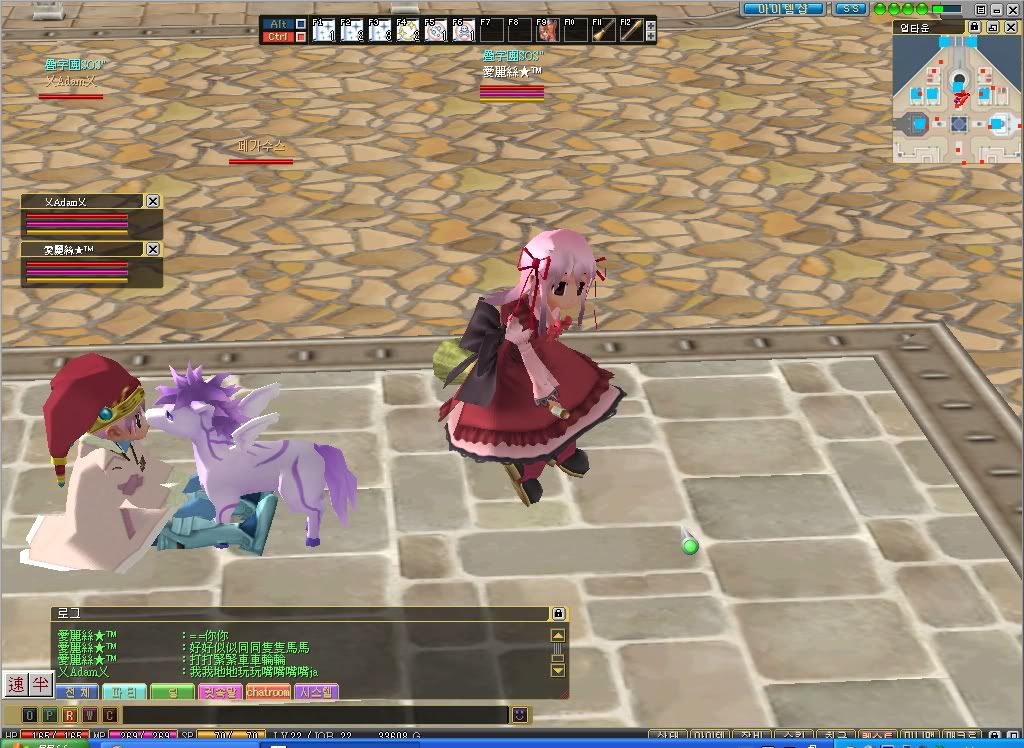Click the SS screenshot button

[851, 8]
